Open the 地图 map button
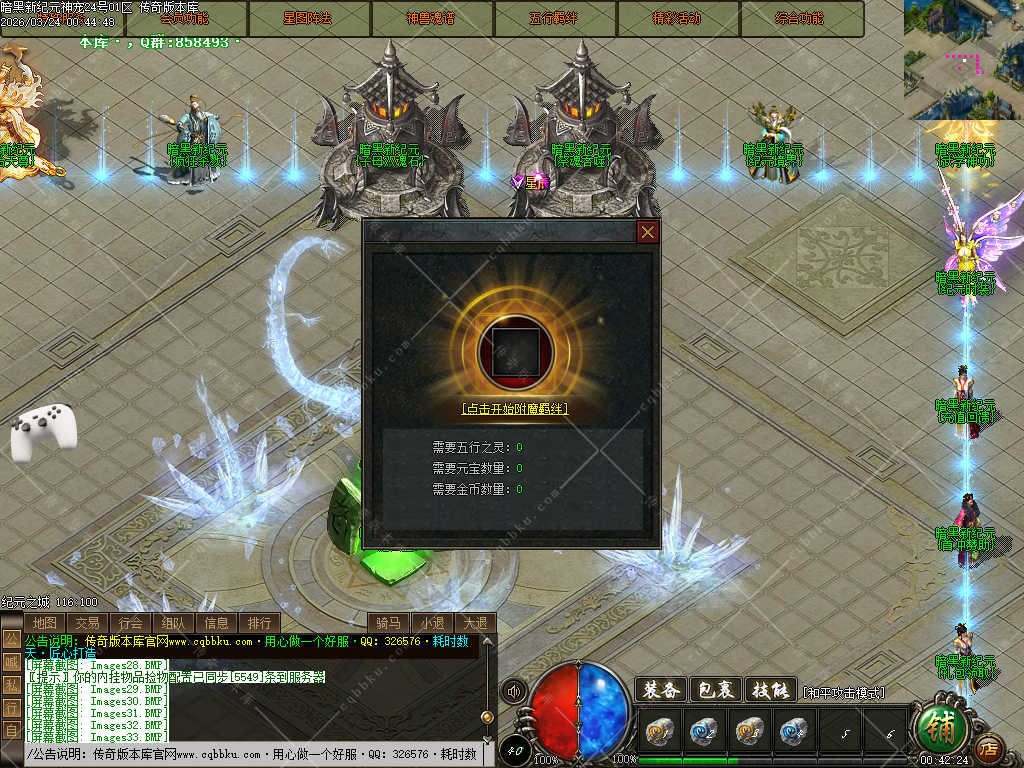This screenshot has width=1024, height=768. tap(45, 623)
